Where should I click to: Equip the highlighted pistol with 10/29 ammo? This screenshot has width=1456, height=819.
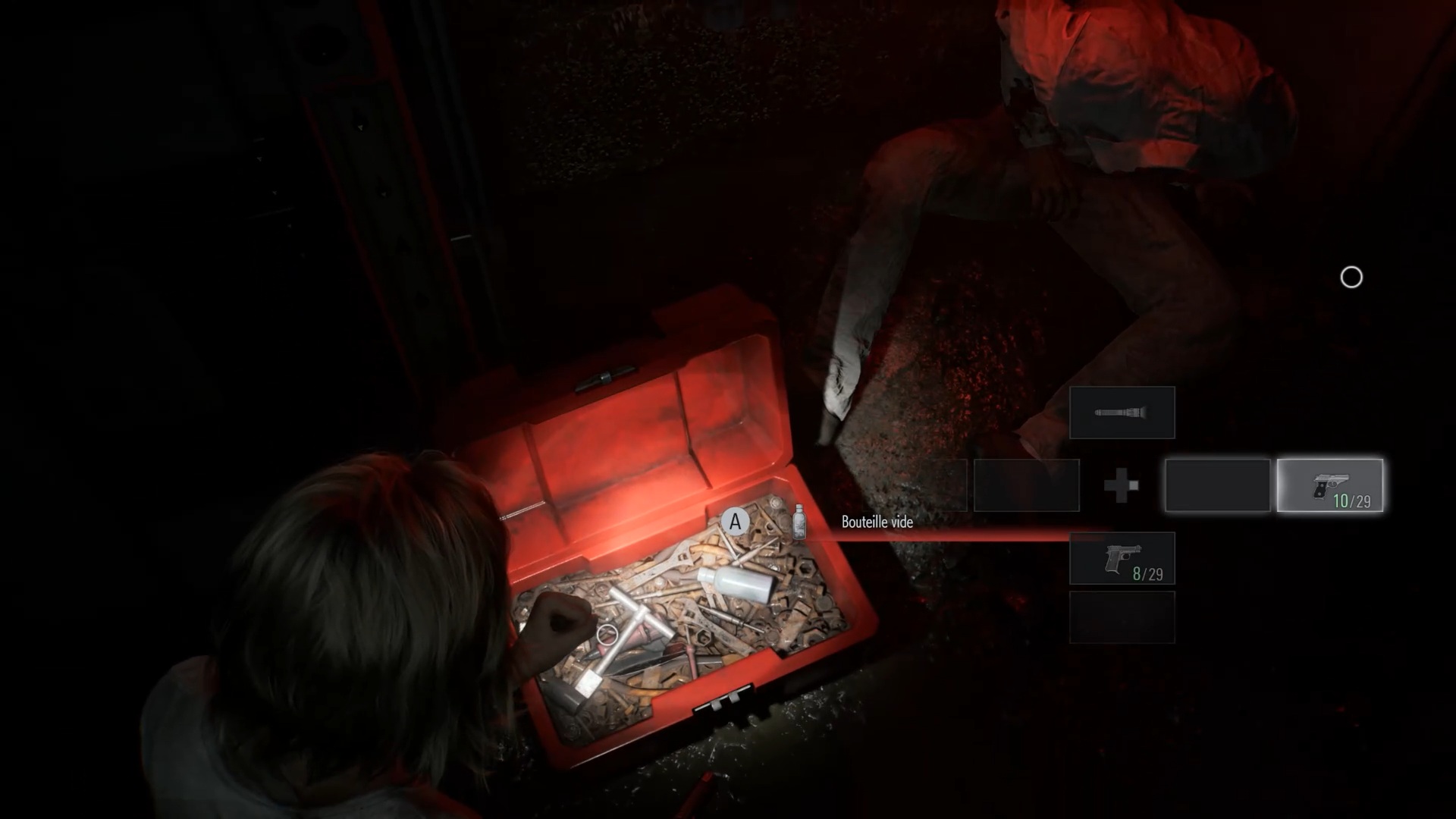point(1329,485)
